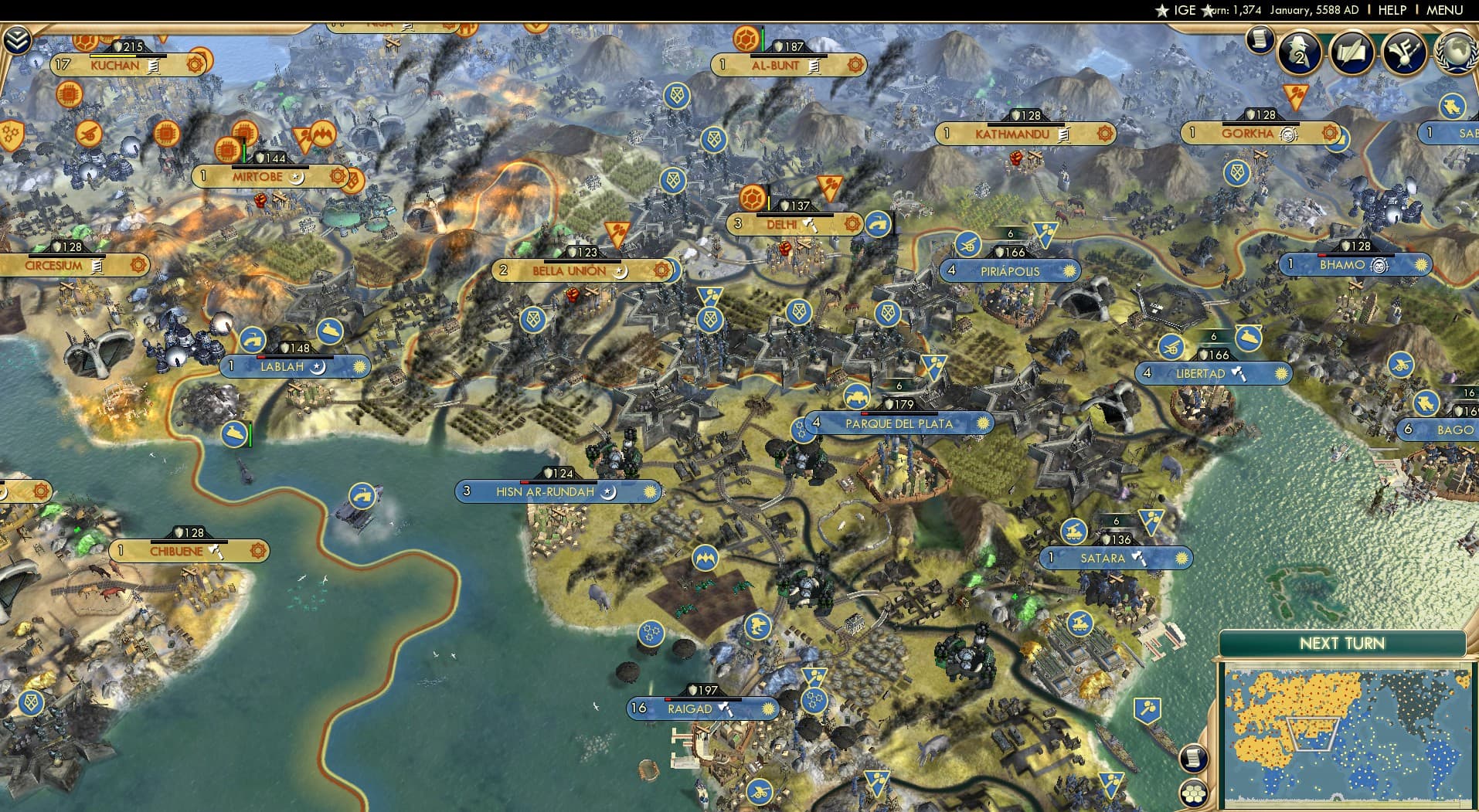This screenshot has width=1479, height=812.
Task: Click the minimap in the bottom-right corner
Action: click(1348, 734)
